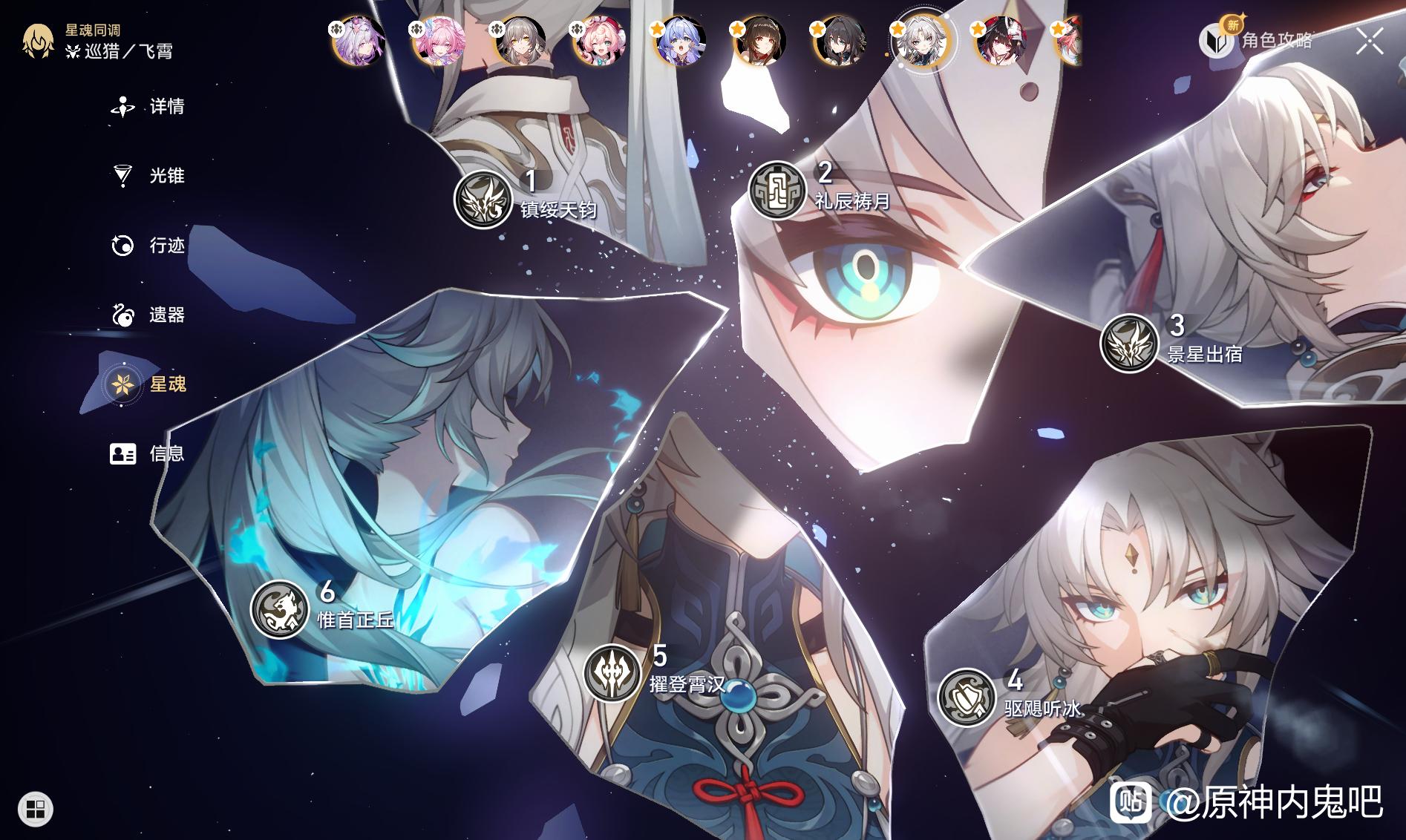1406x840 pixels.
Task: Pick the purple-haired character portrait
Action: point(359,42)
